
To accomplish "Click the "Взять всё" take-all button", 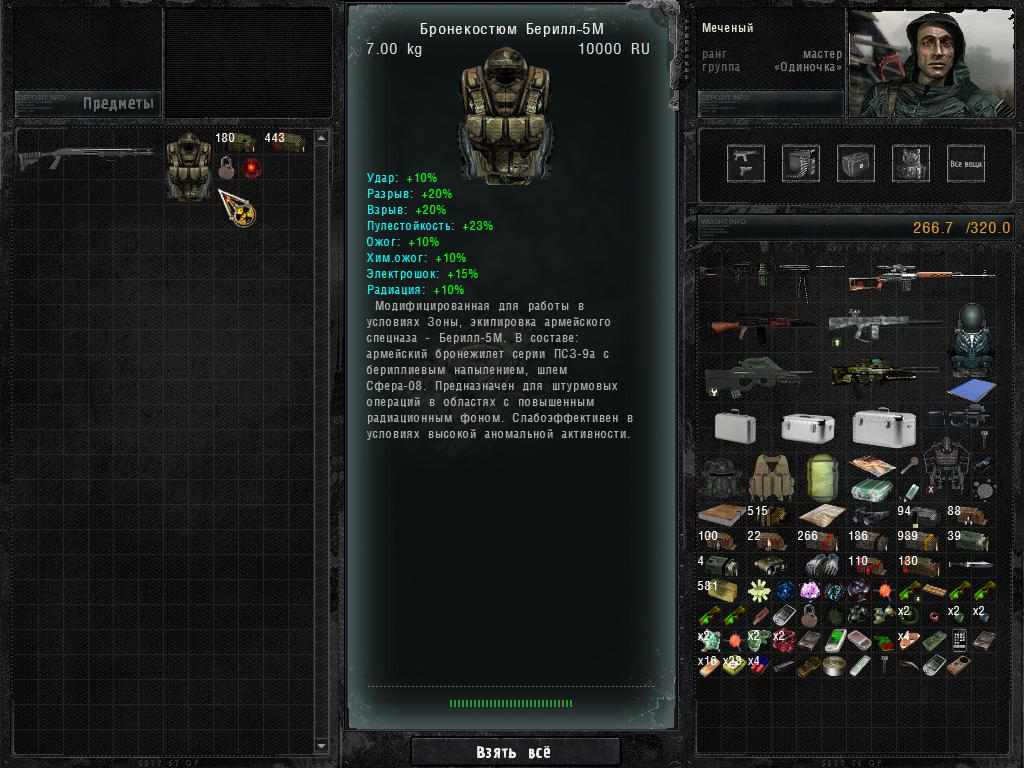I will pos(513,752).
